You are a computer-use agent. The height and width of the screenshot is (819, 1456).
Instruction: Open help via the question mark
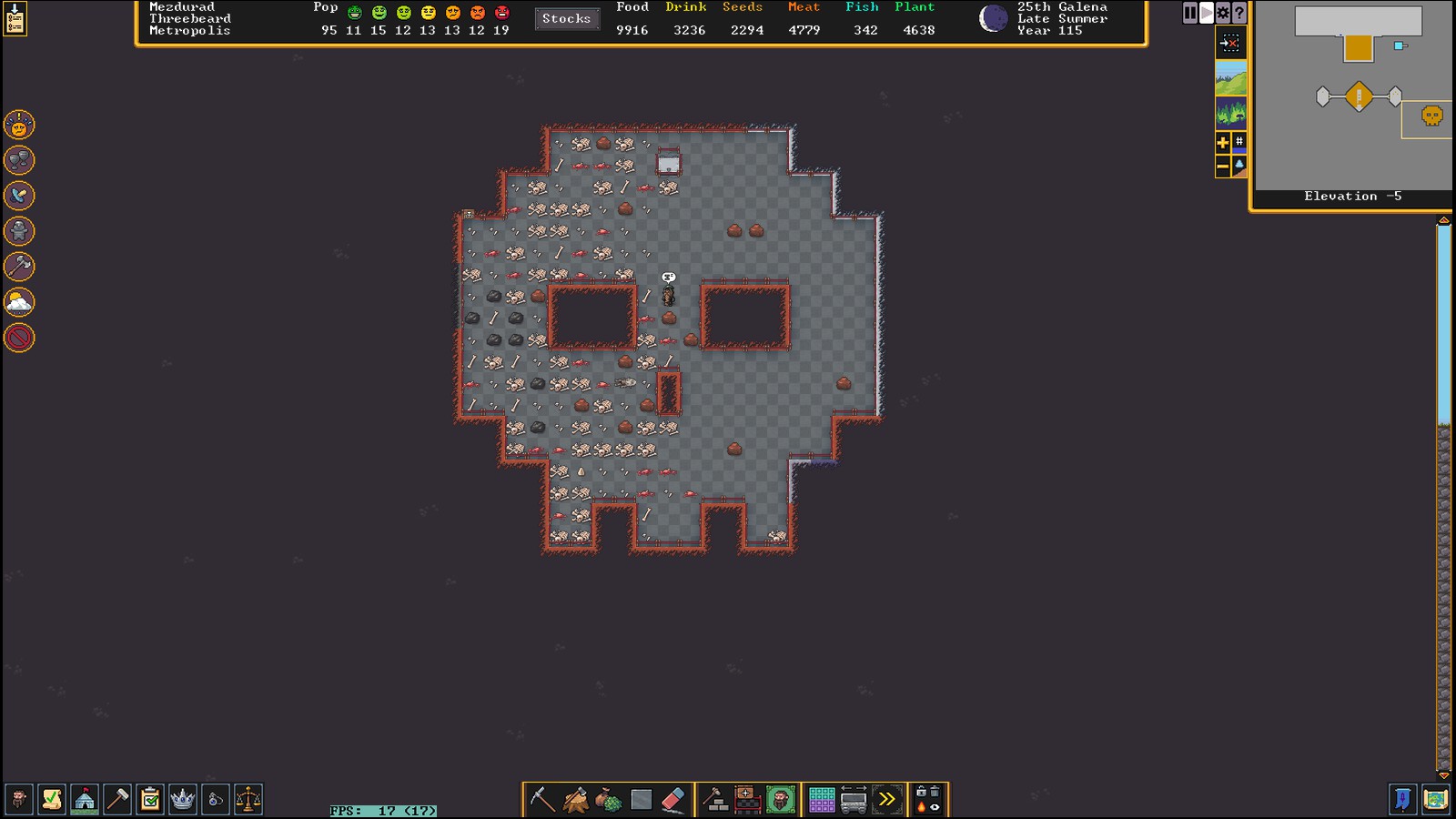coord(1239,13)
